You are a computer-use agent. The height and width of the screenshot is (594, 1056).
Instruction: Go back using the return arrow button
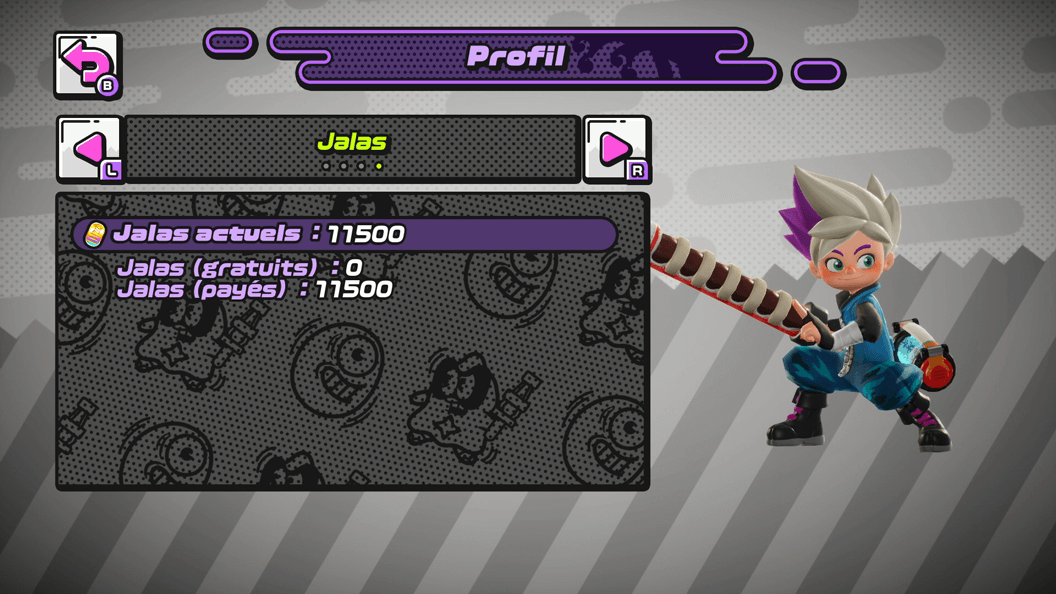pos(87,65)
